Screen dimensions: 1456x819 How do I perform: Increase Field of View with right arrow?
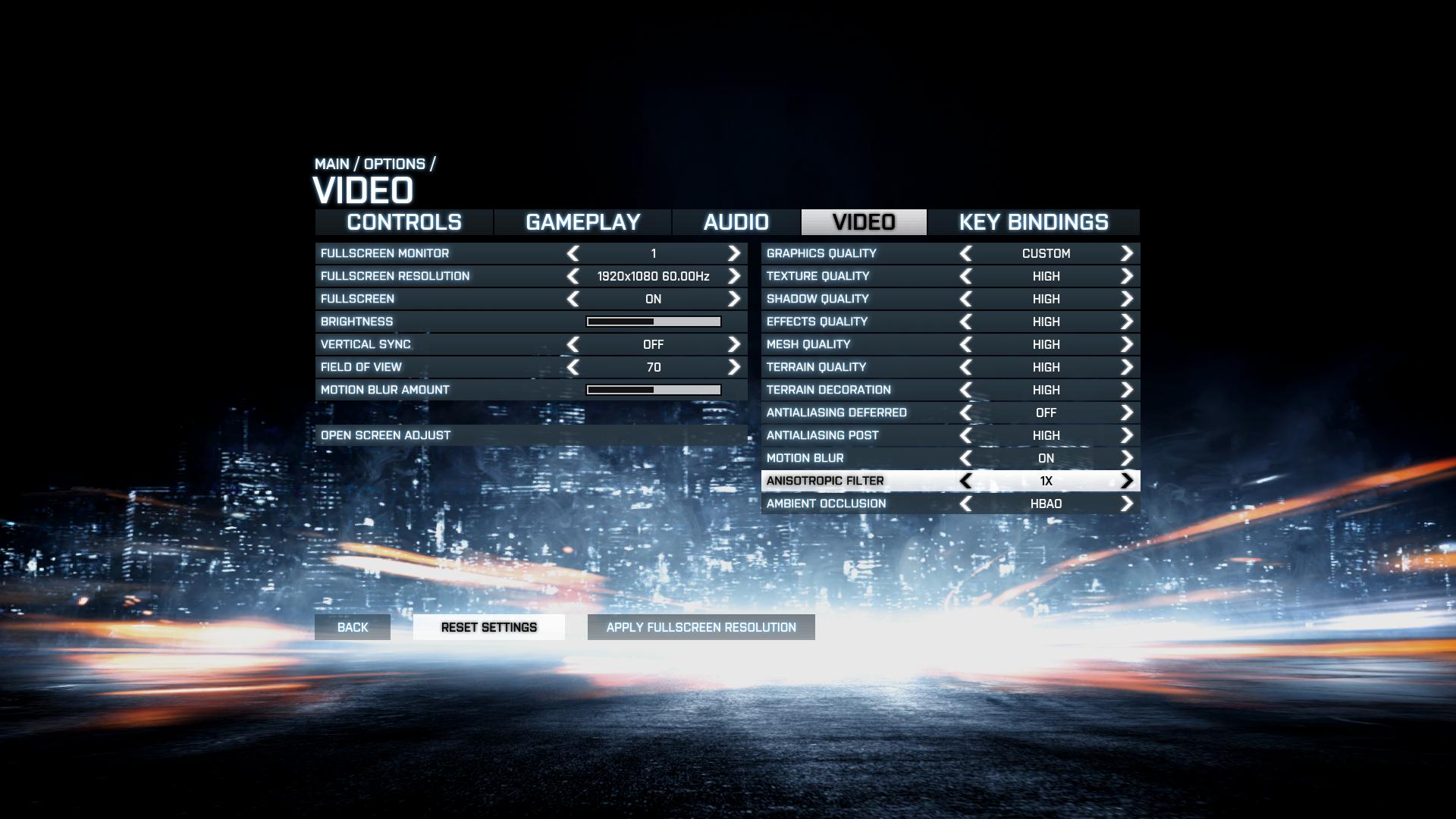click(733, 367)
